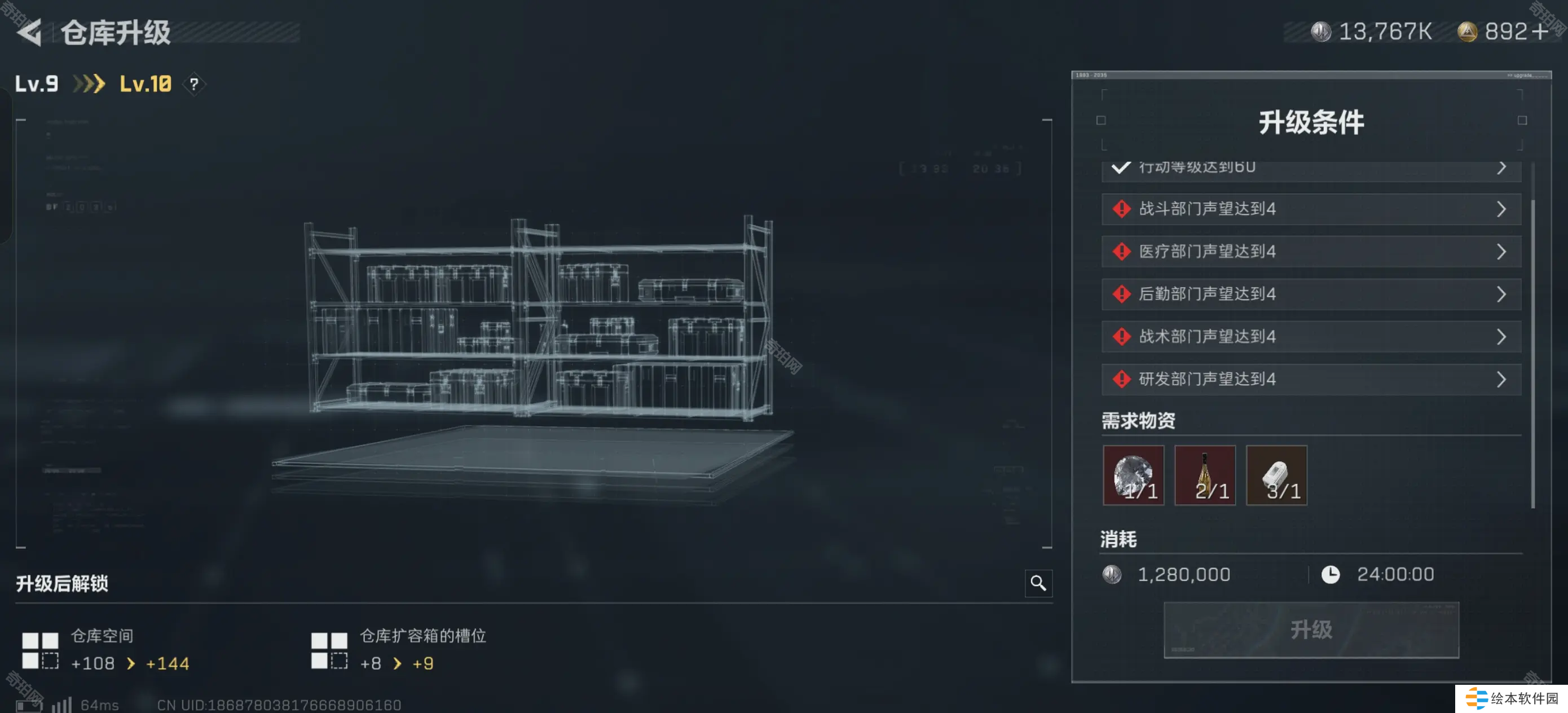
Task: Open the magnifier unlock details
Action: tap(1038, 583)
